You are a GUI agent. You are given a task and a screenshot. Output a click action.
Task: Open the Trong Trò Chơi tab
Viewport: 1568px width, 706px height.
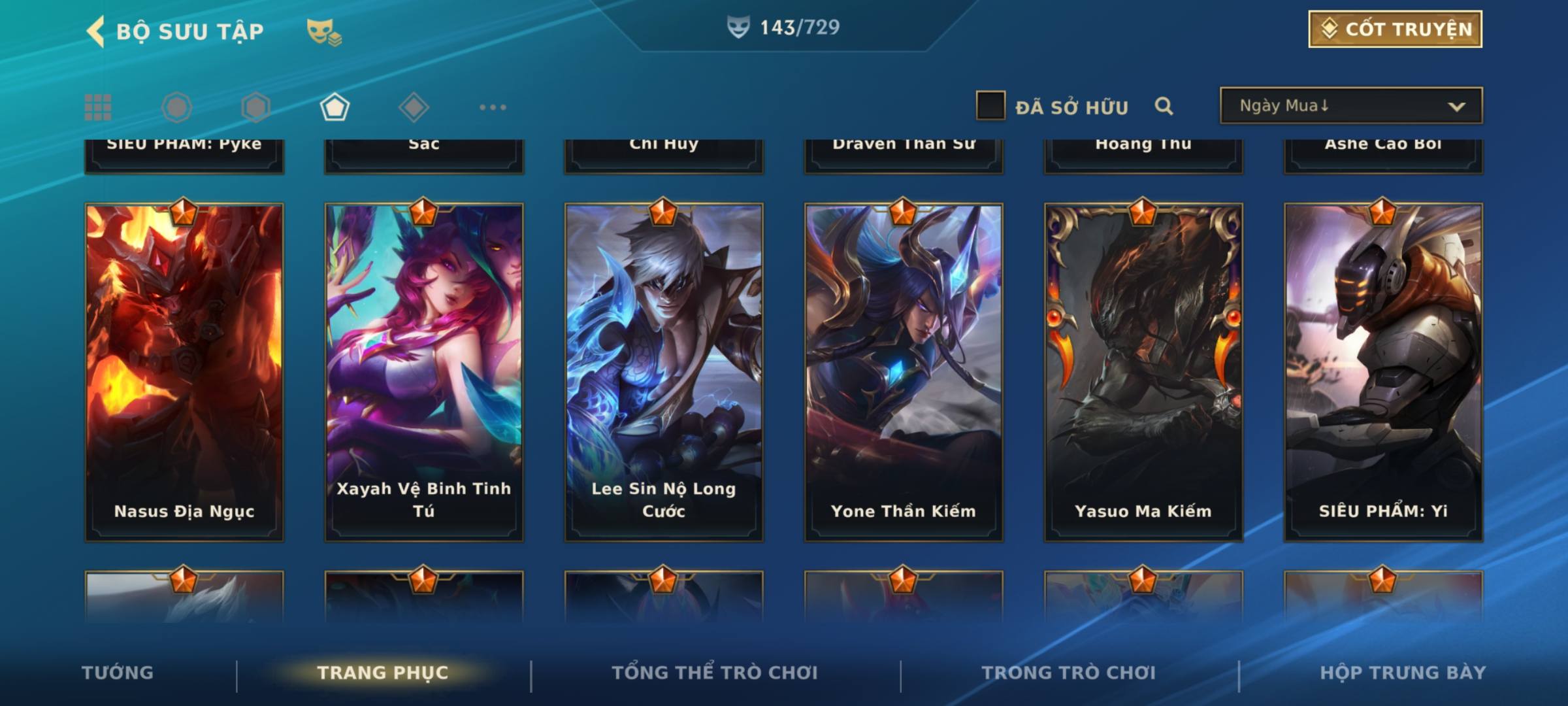pos(1069,673)
